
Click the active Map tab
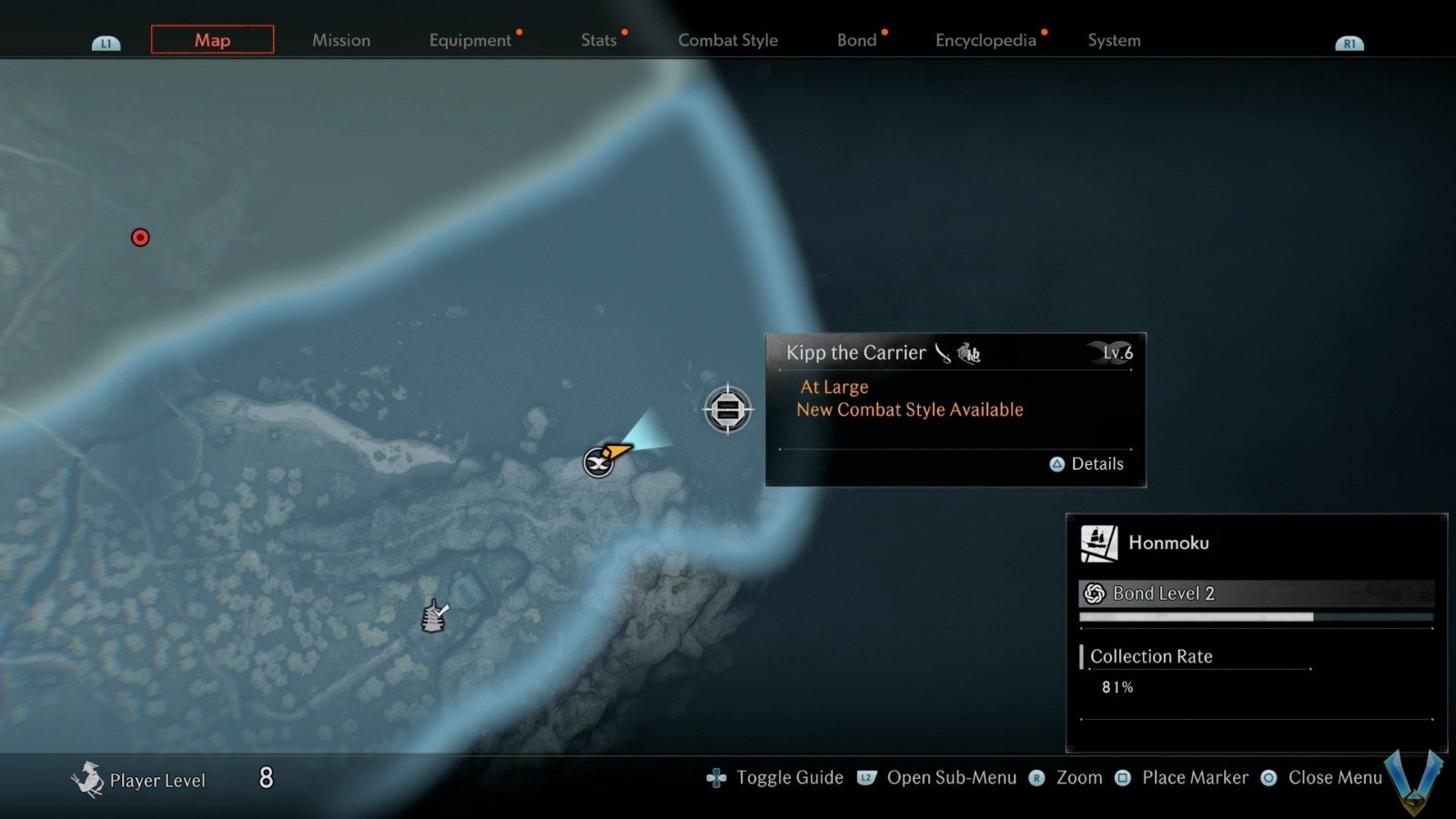point(212,40)
